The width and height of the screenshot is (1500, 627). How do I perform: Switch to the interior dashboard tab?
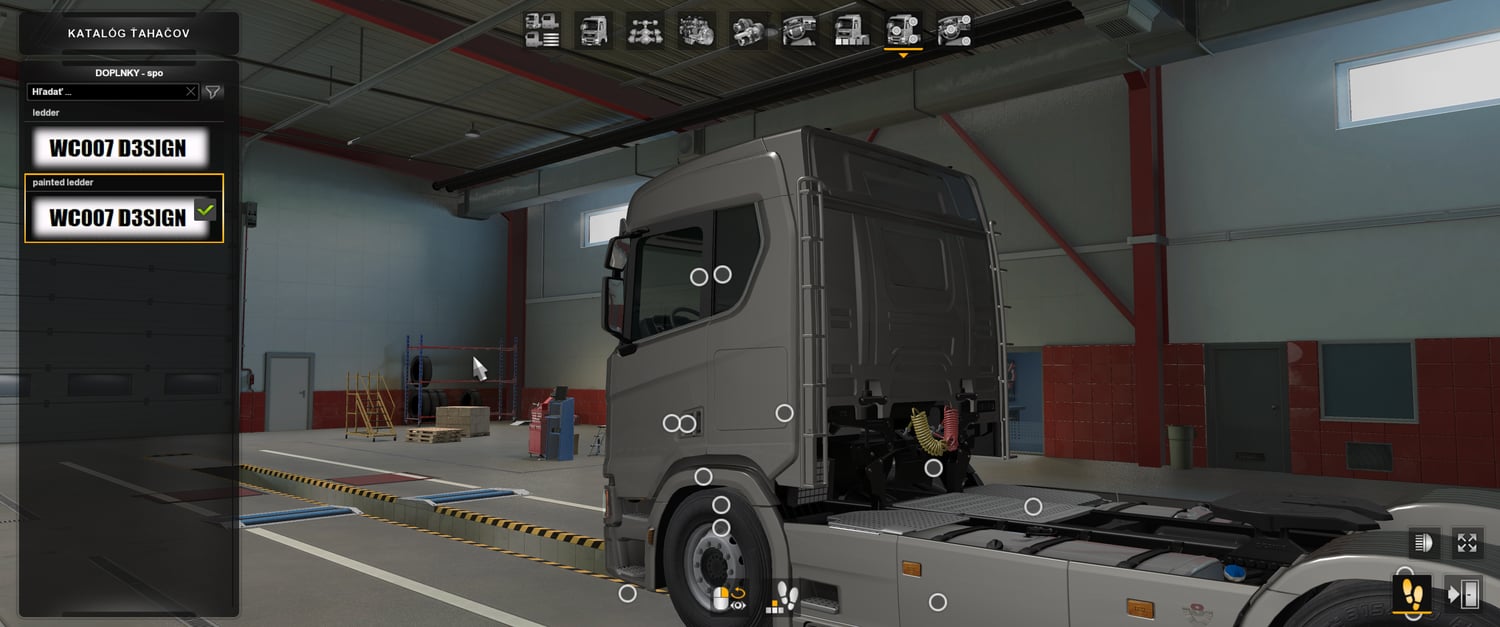point(799,30)
